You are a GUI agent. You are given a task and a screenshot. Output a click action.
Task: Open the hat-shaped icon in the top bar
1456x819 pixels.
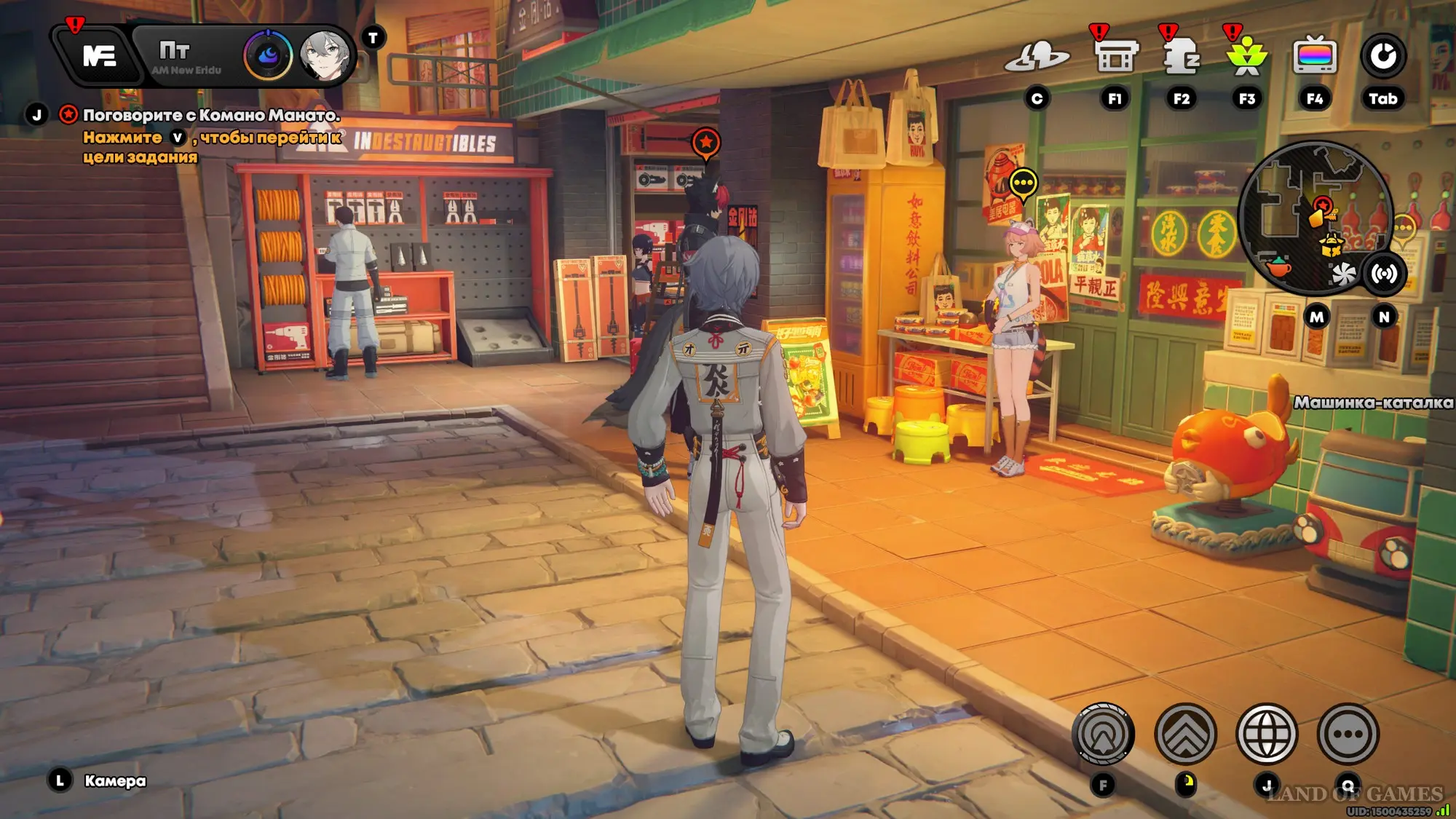[1037, 57]
